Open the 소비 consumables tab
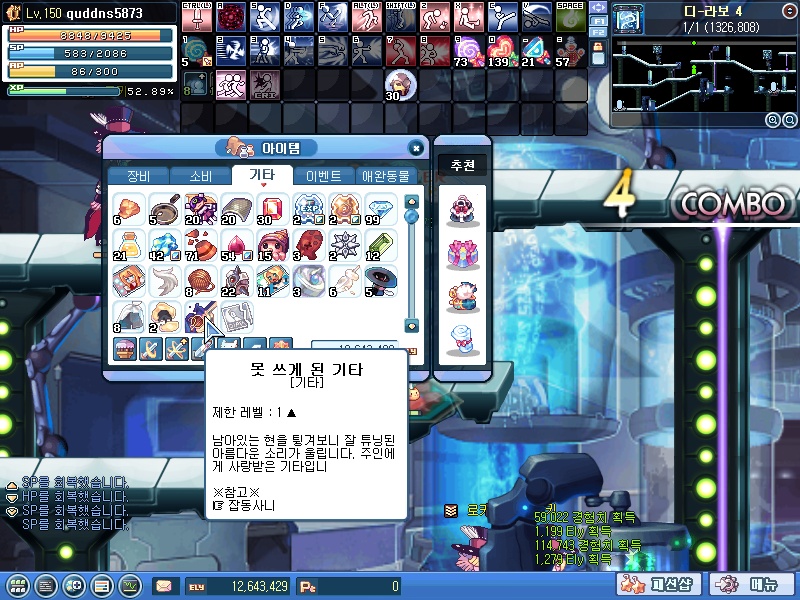800x600 pixels. 200,176
